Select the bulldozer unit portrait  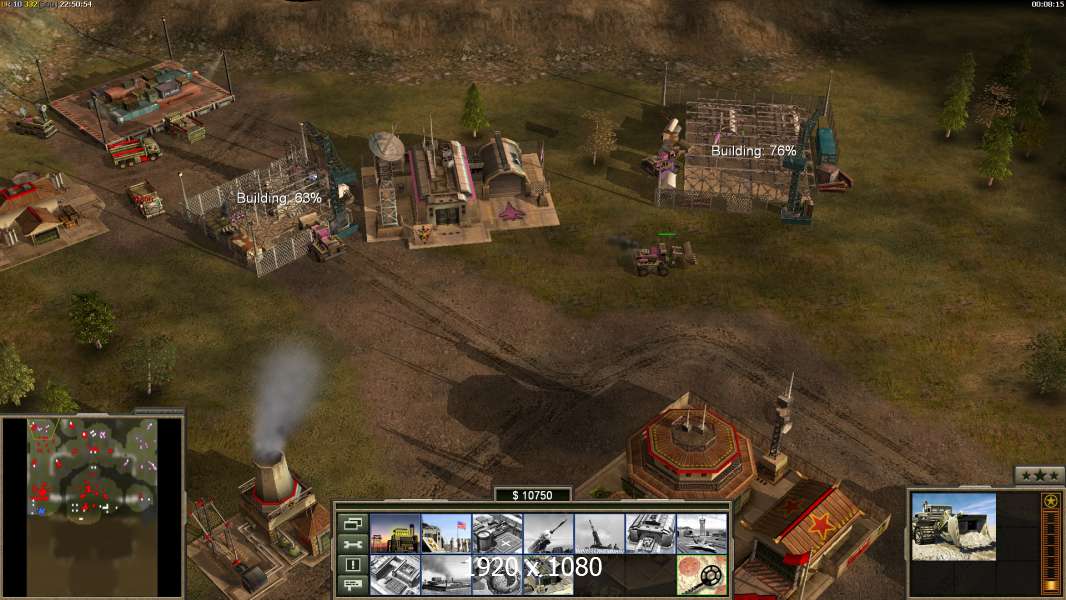click(953, 526)
